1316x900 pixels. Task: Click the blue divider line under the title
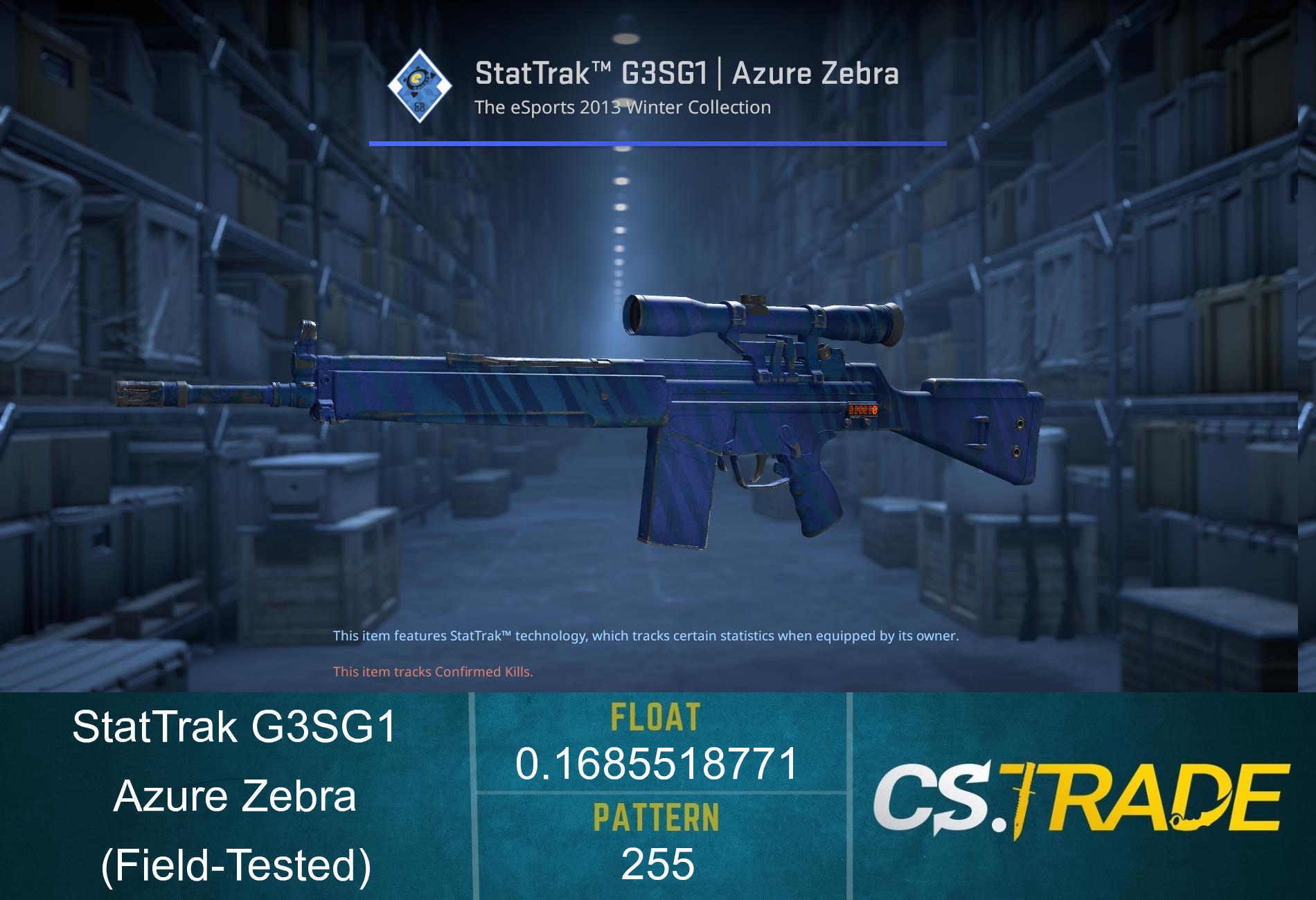click(x=658, y=144)
